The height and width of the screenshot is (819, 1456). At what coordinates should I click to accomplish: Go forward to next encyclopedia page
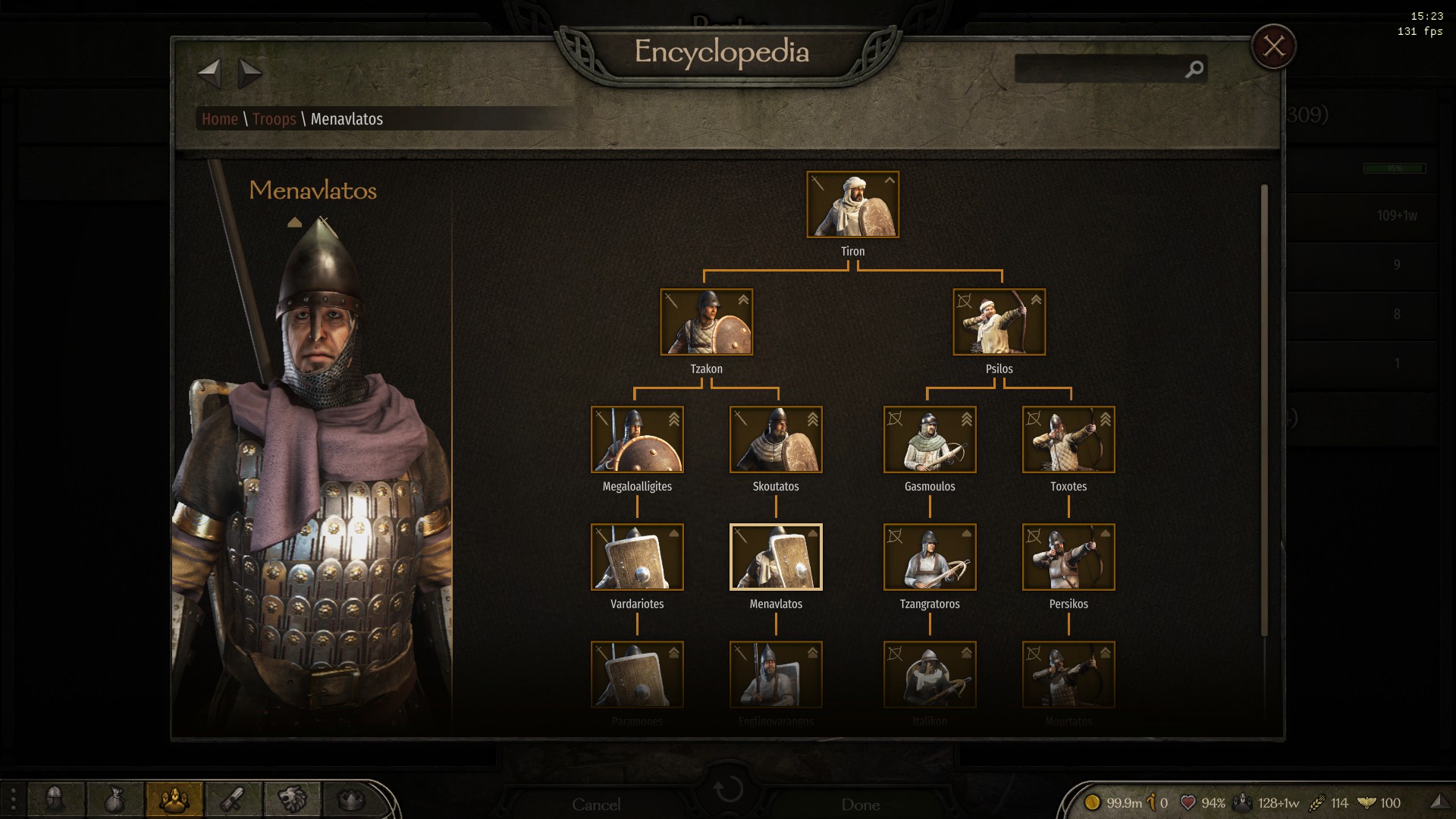tap(249, 74)
